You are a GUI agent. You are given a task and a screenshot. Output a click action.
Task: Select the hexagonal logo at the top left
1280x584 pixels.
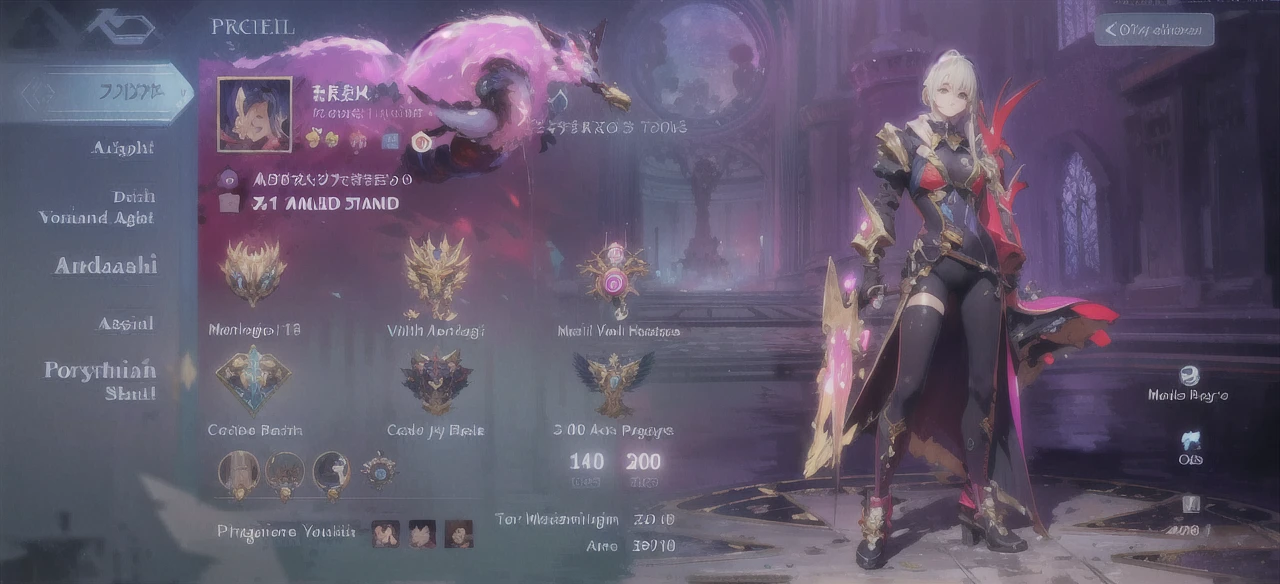(120, 26)
